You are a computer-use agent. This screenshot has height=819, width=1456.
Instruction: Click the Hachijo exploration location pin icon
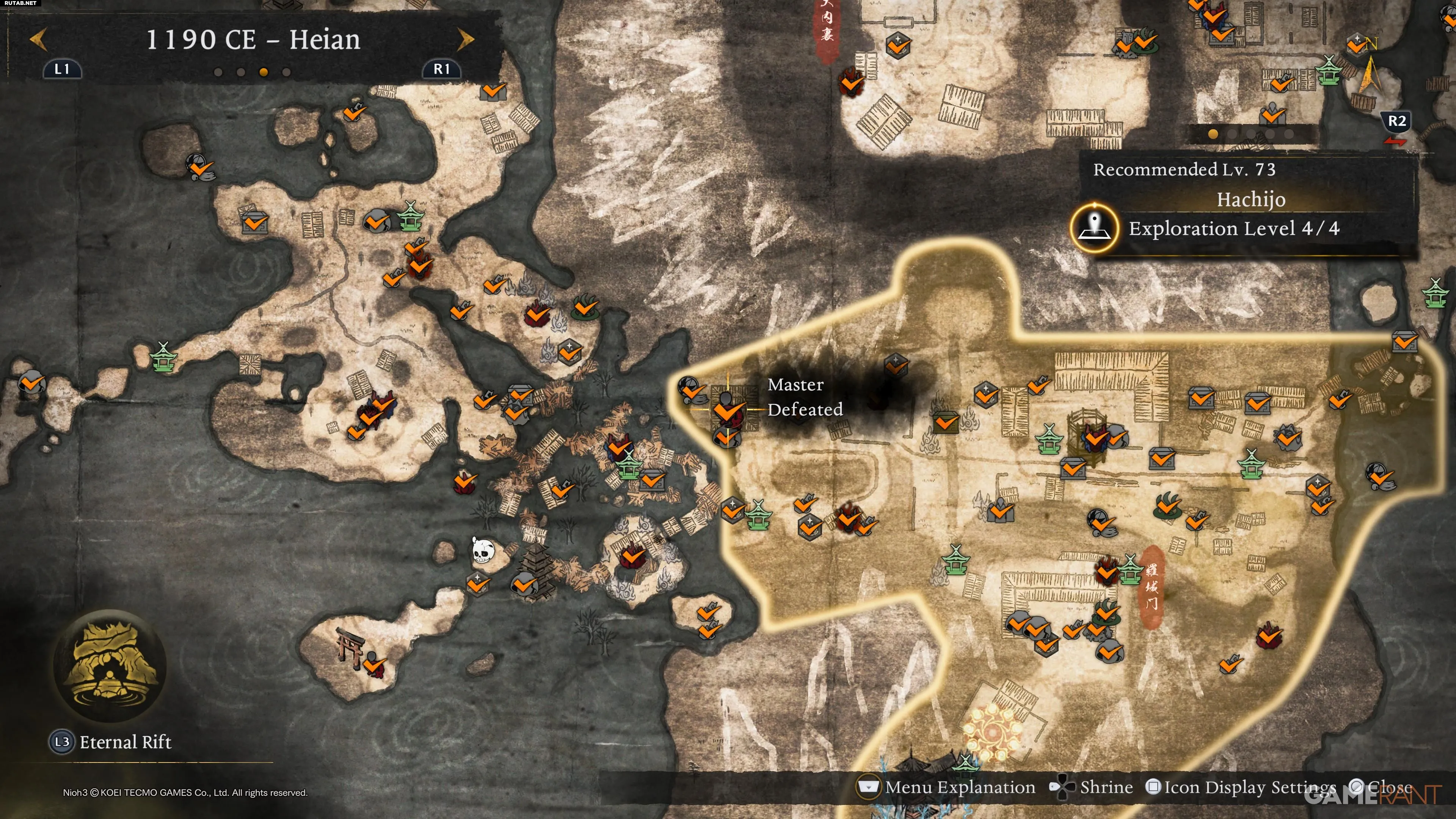[x=1095, y=228]
